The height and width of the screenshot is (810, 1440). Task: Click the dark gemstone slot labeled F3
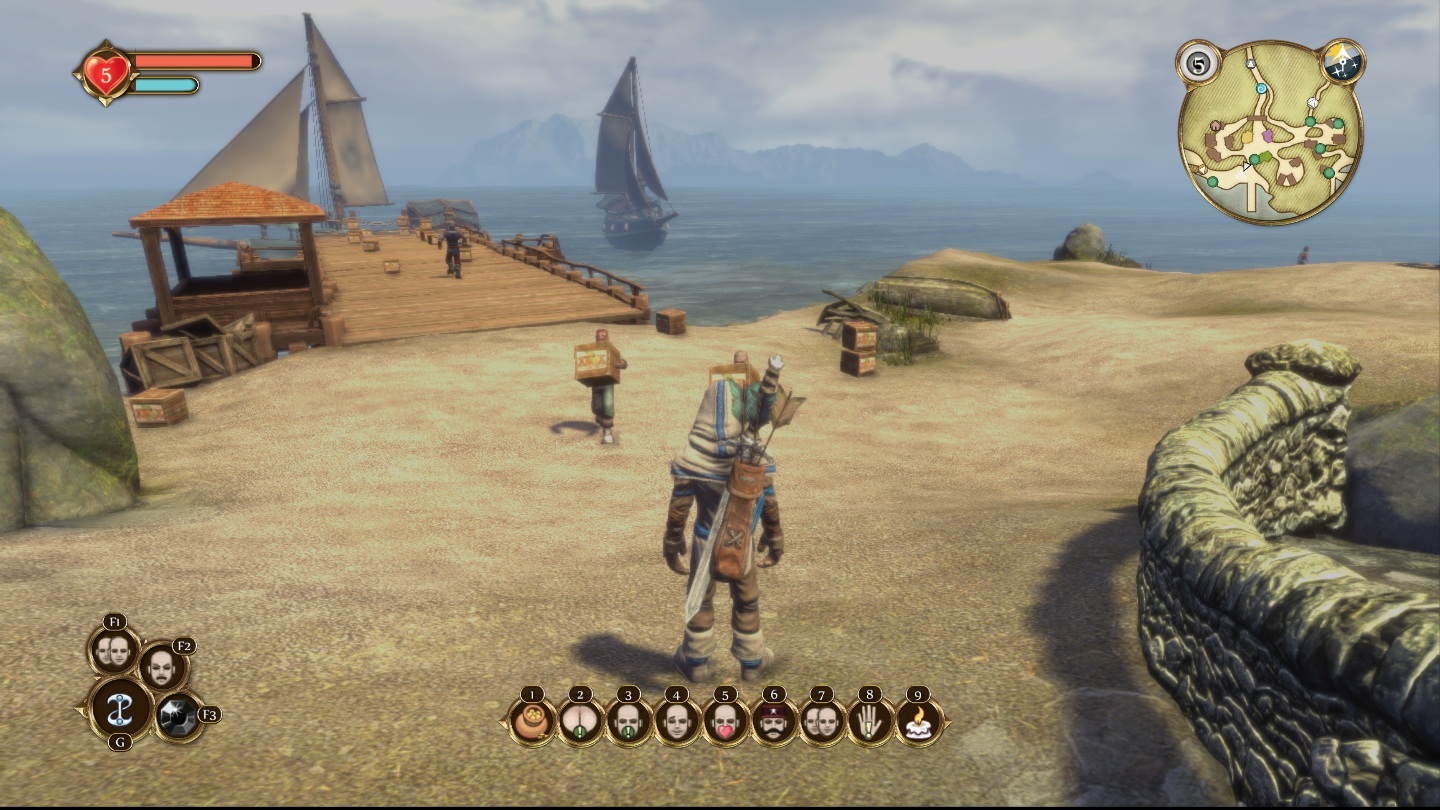click(180, 716)
